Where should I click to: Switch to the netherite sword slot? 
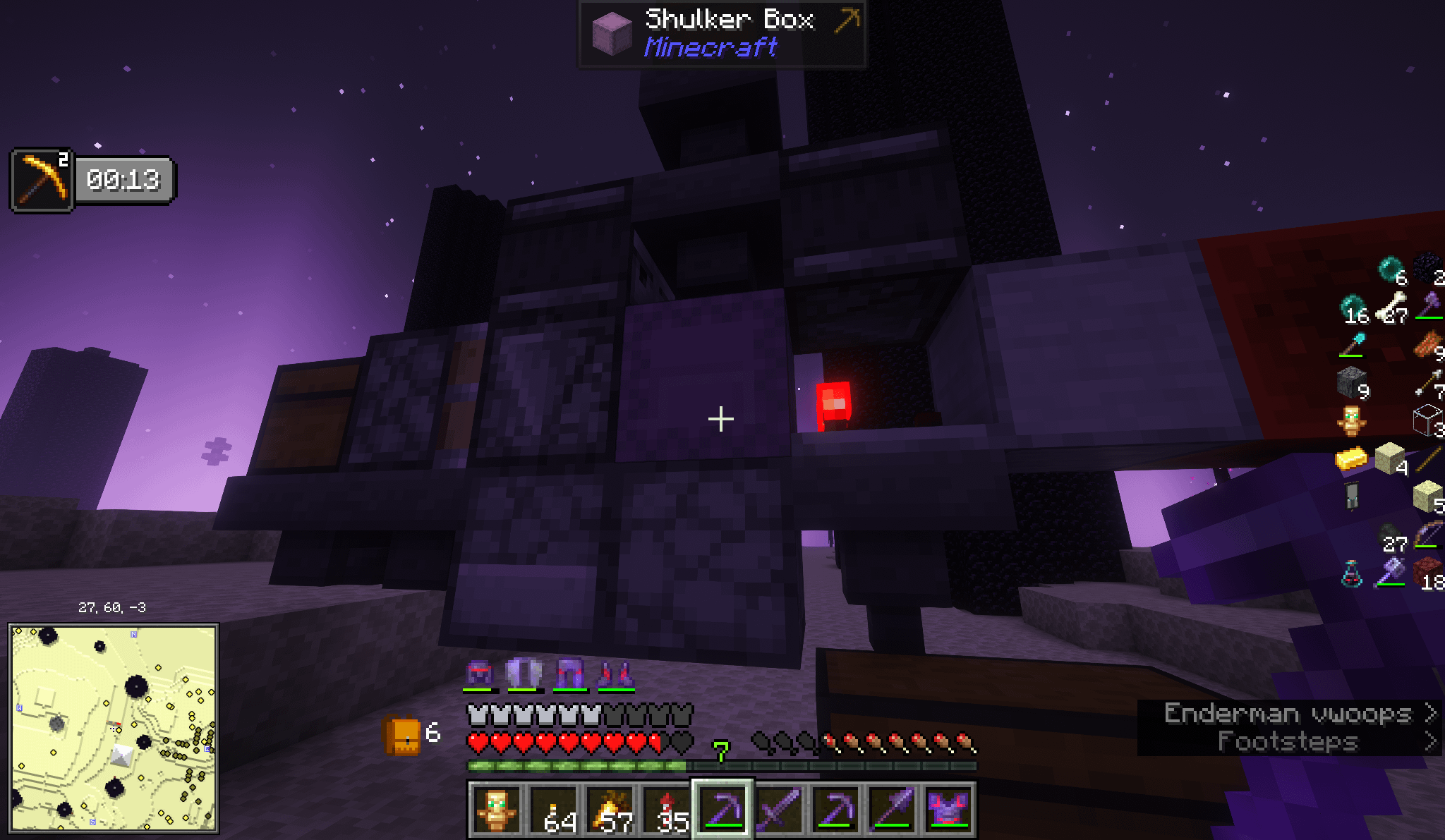pyautogui.click(x=779, y=810)
